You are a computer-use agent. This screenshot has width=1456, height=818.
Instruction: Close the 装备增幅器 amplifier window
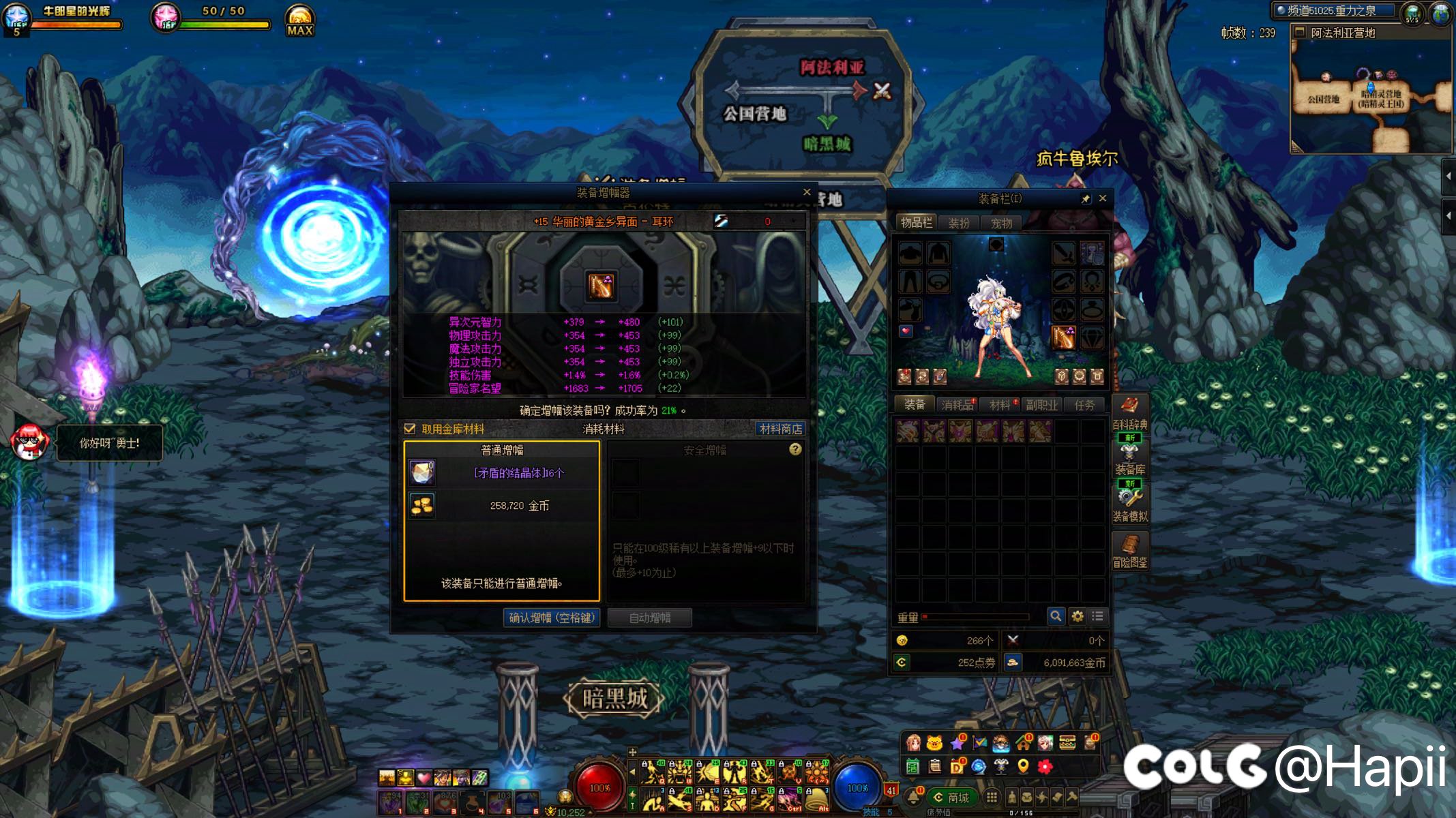pos(807,192)
